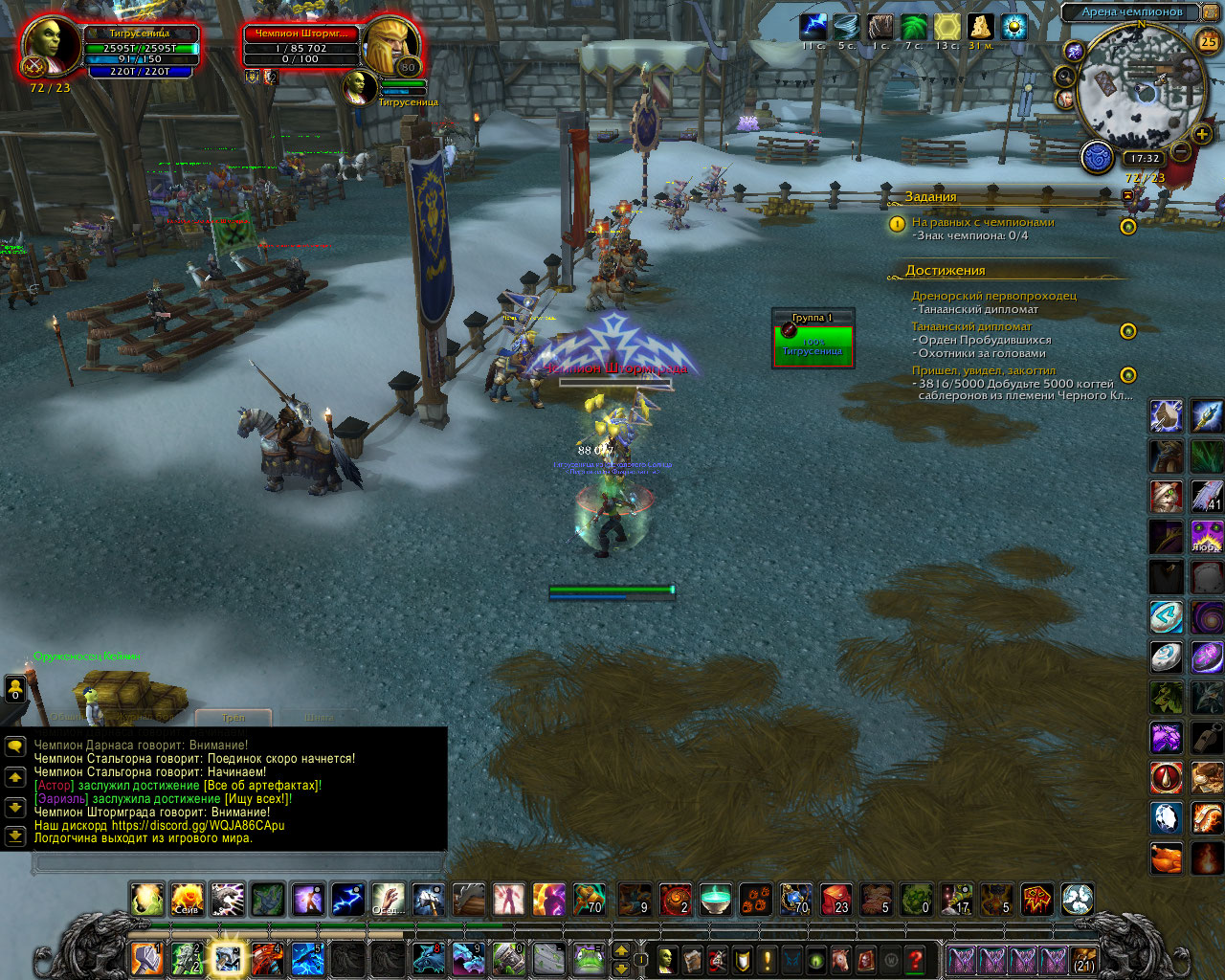Open the 'Дренорский первопроходец' achievement entry

click(x=993, y=296)
